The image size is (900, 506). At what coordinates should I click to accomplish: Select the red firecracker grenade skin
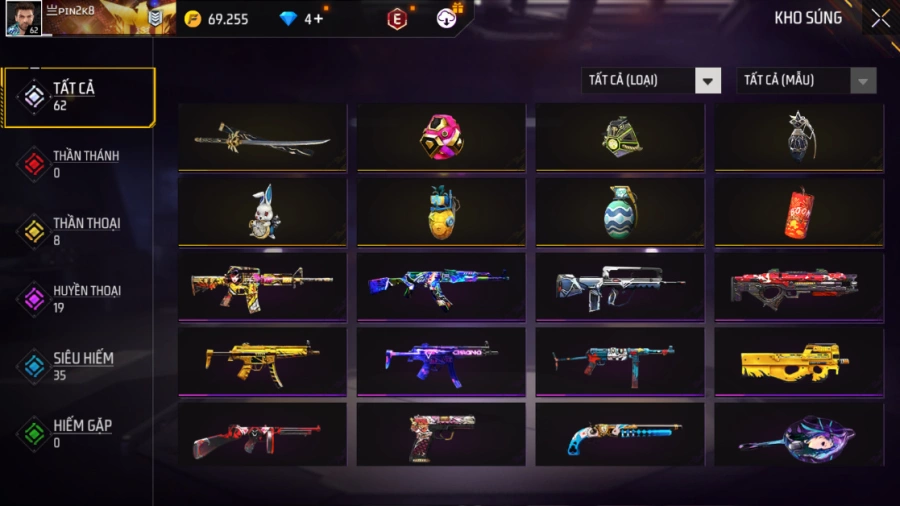tap(799, 212)
